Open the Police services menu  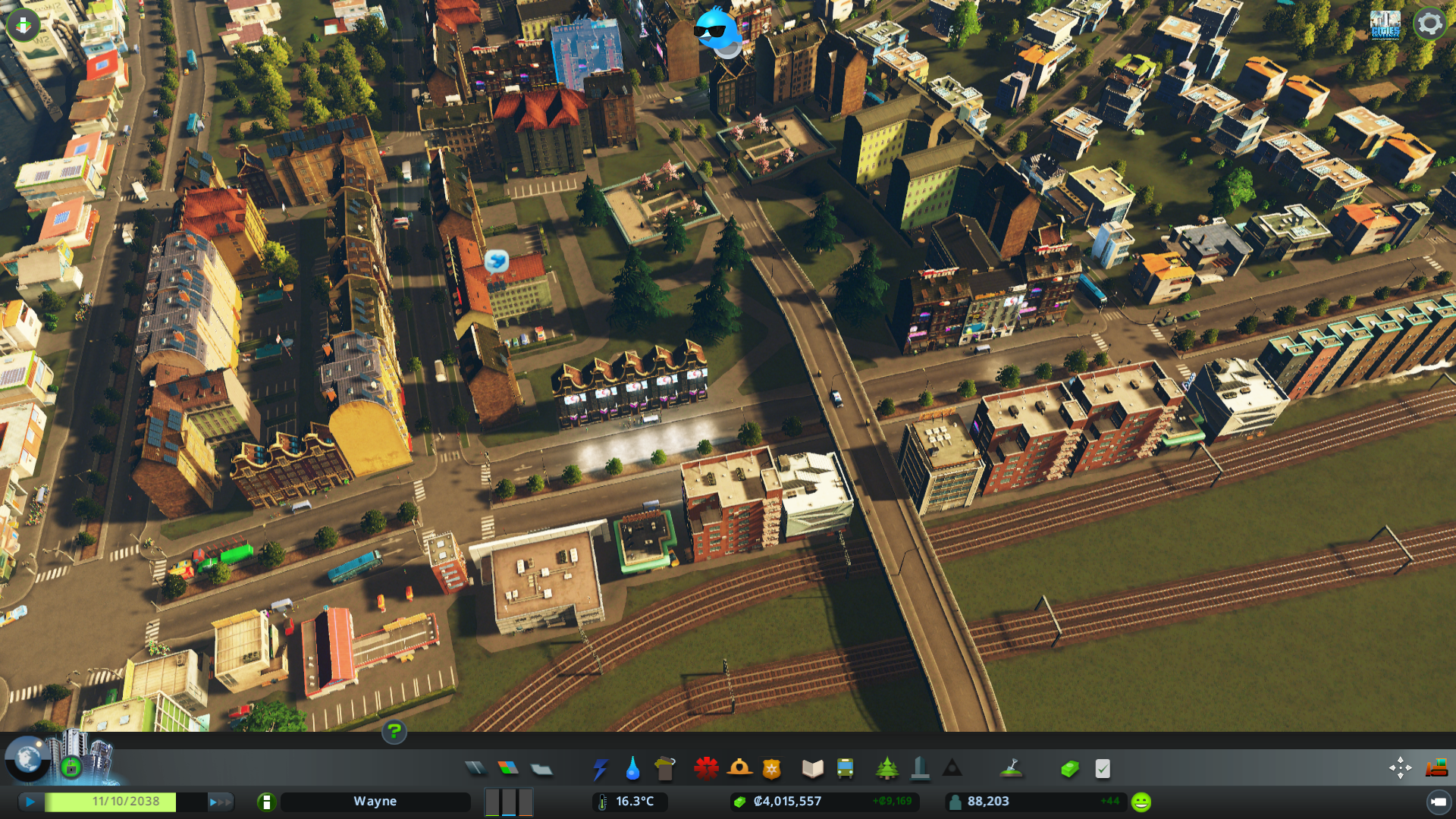coord(772,768)
